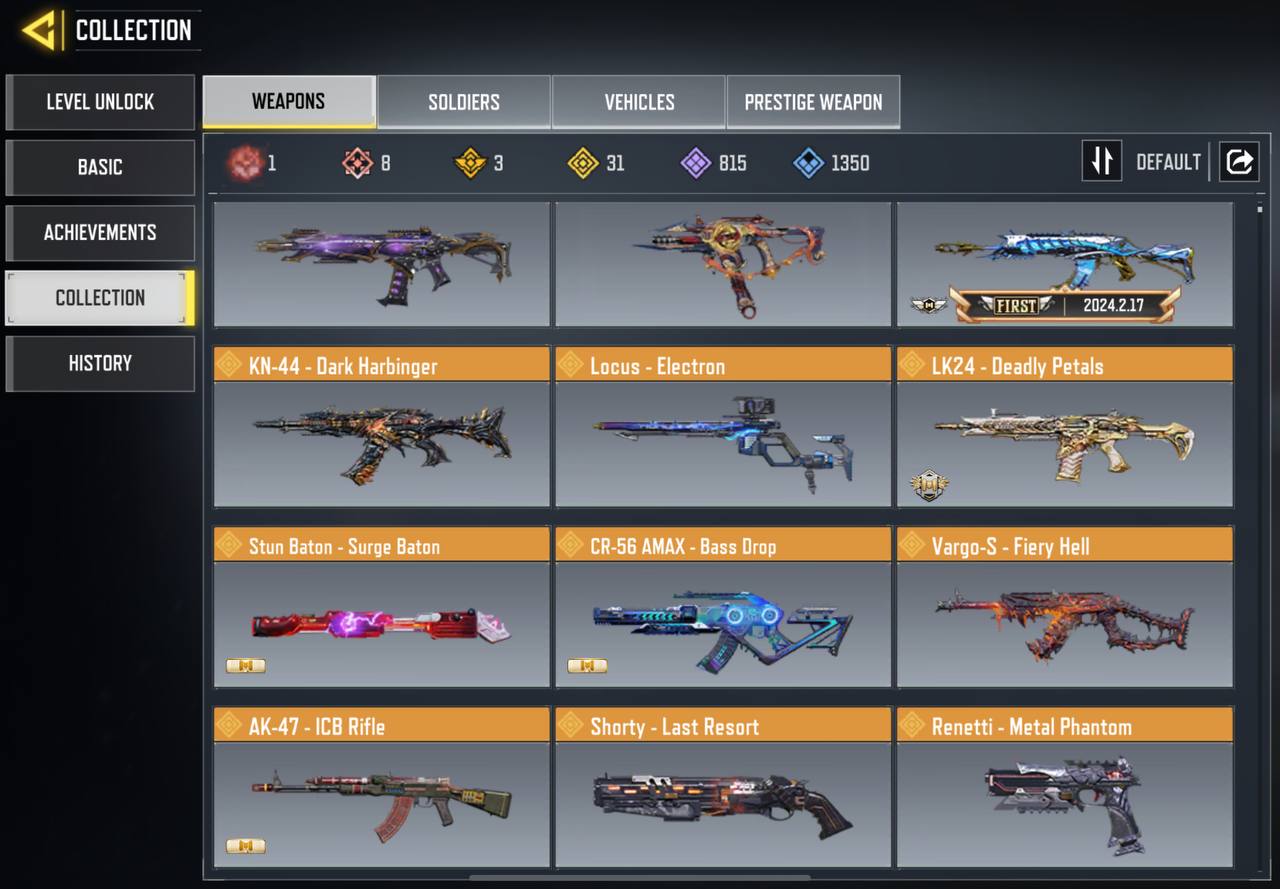Show the Achievements section
The image size is (1280, 889).
pos(100,233)
